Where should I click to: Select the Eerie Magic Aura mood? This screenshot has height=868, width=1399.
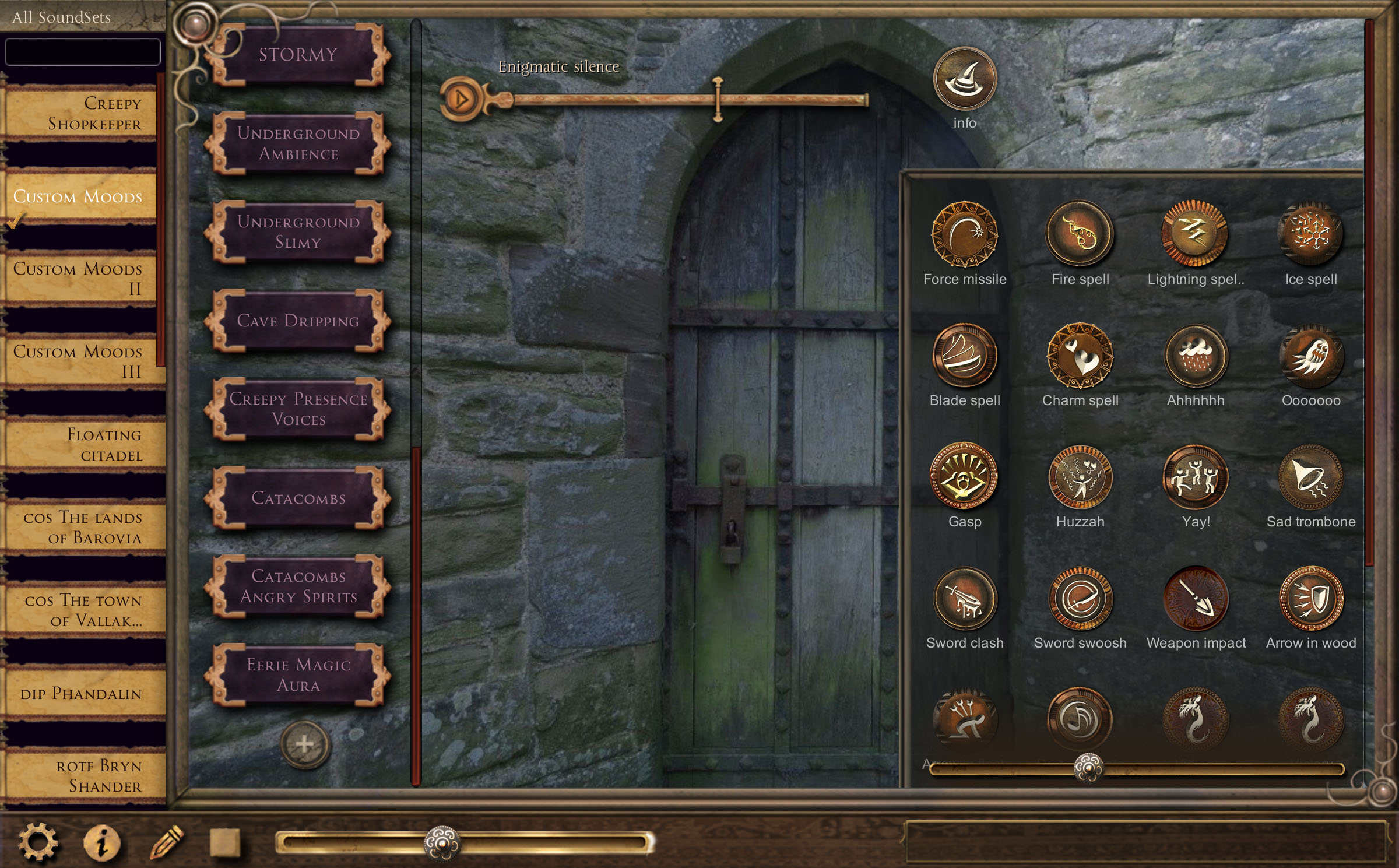click(298, 675)
